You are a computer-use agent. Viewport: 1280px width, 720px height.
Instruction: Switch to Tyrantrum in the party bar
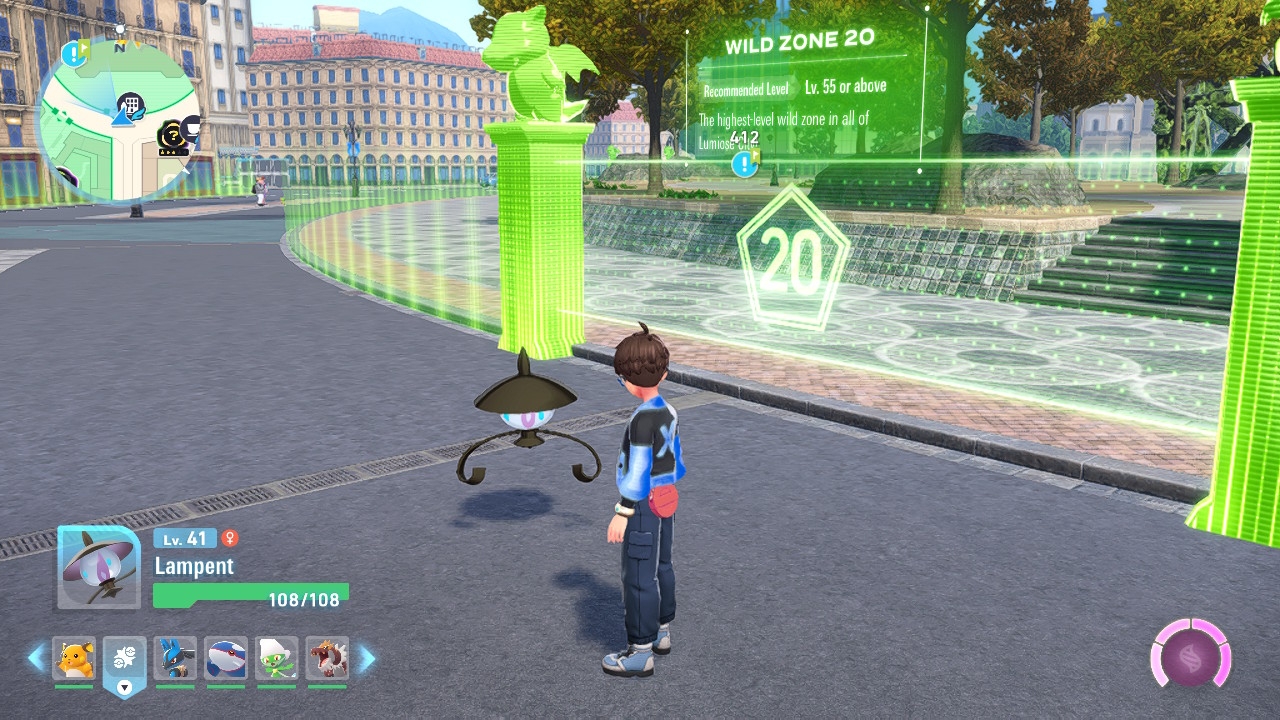click(x=327, y=658)
